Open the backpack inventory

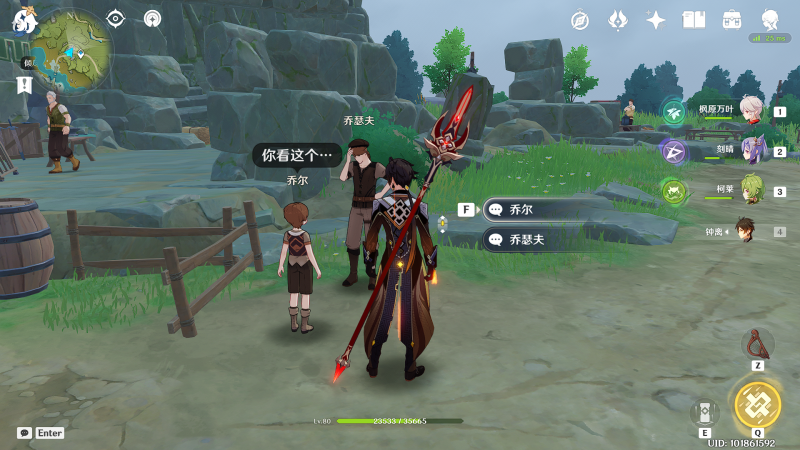[x=732, y=20]
